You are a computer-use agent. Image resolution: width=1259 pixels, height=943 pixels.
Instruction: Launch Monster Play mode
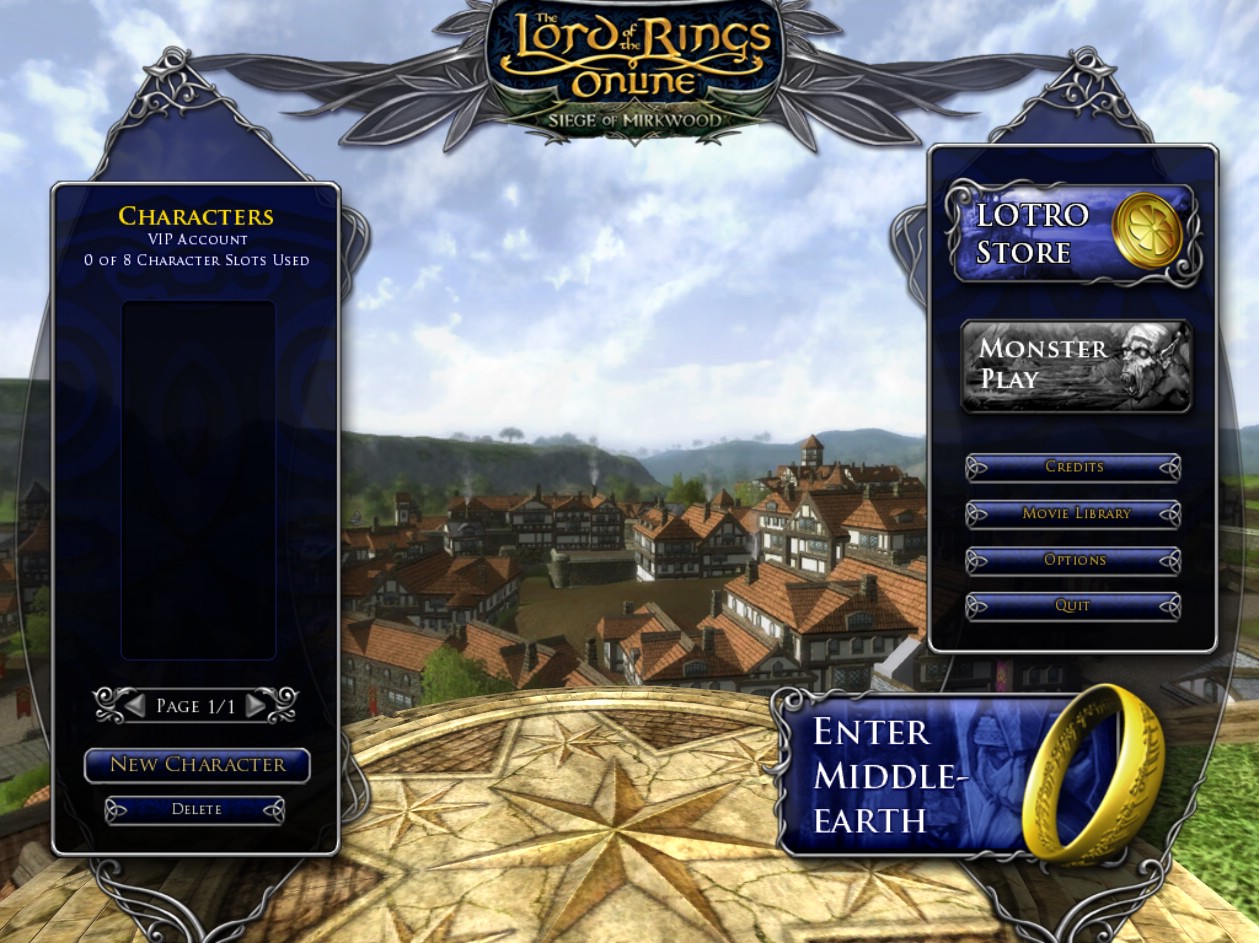[x=1075, y=366]
